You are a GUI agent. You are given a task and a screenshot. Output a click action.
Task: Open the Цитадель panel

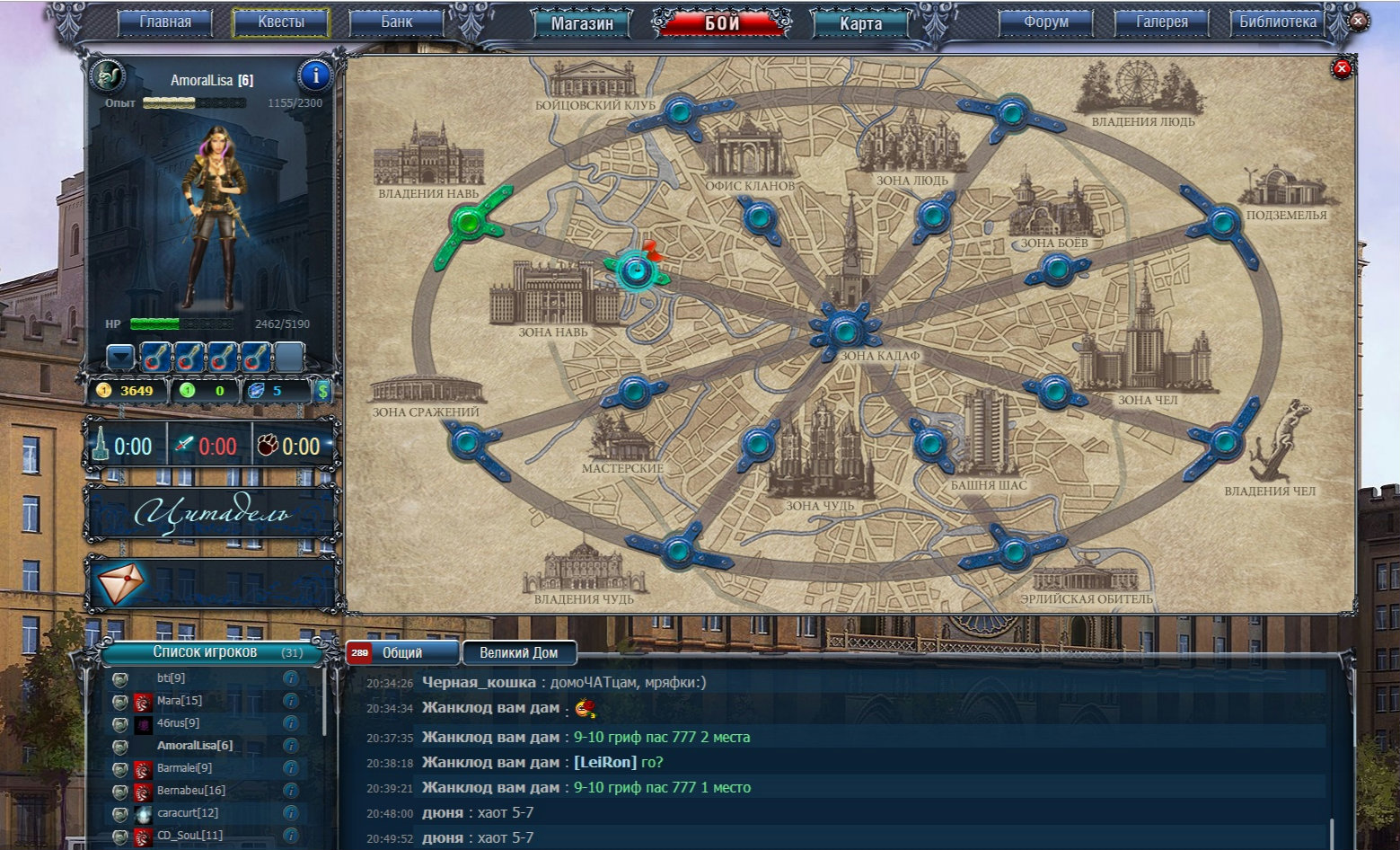pos(212,513)
